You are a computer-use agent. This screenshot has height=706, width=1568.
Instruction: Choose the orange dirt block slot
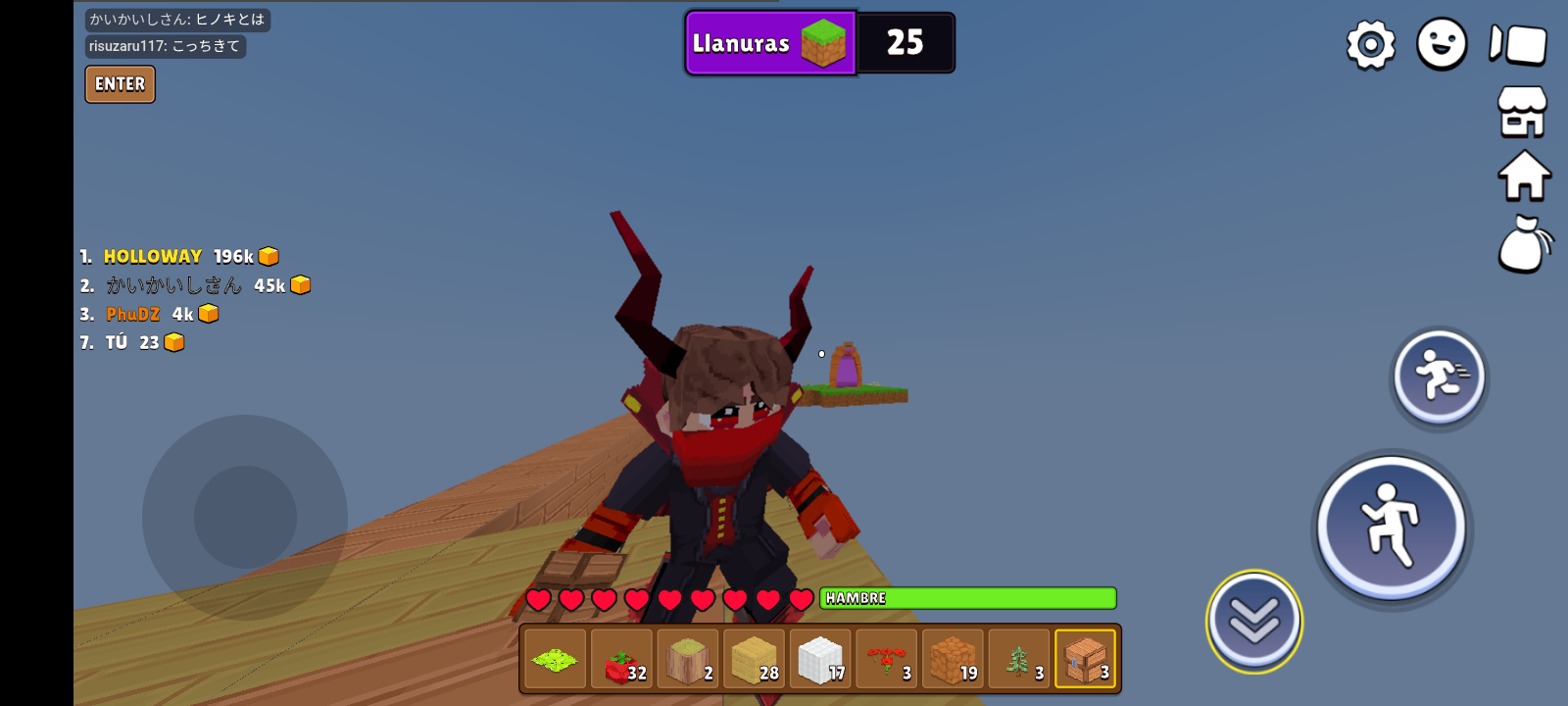[x=953, y=659]
